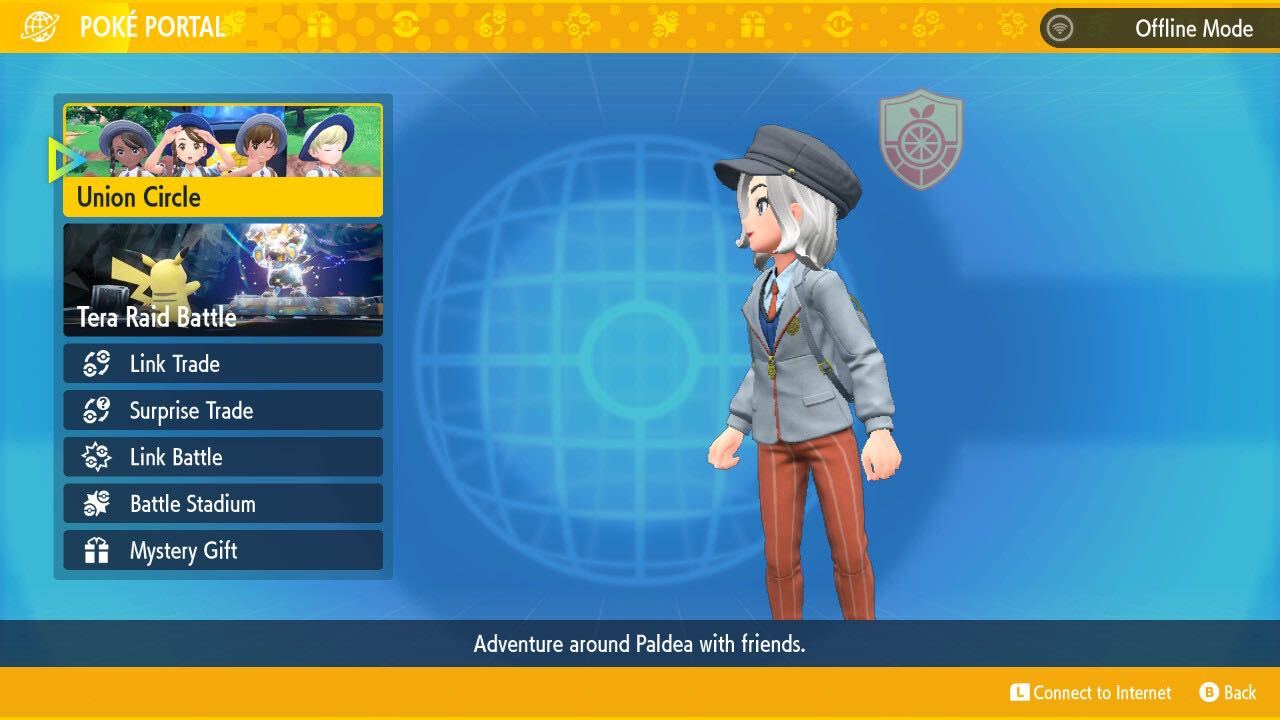Click the Union Circle preview thumbnail
This screenshot has width=1280, height=720.
(x=222, y=145)
